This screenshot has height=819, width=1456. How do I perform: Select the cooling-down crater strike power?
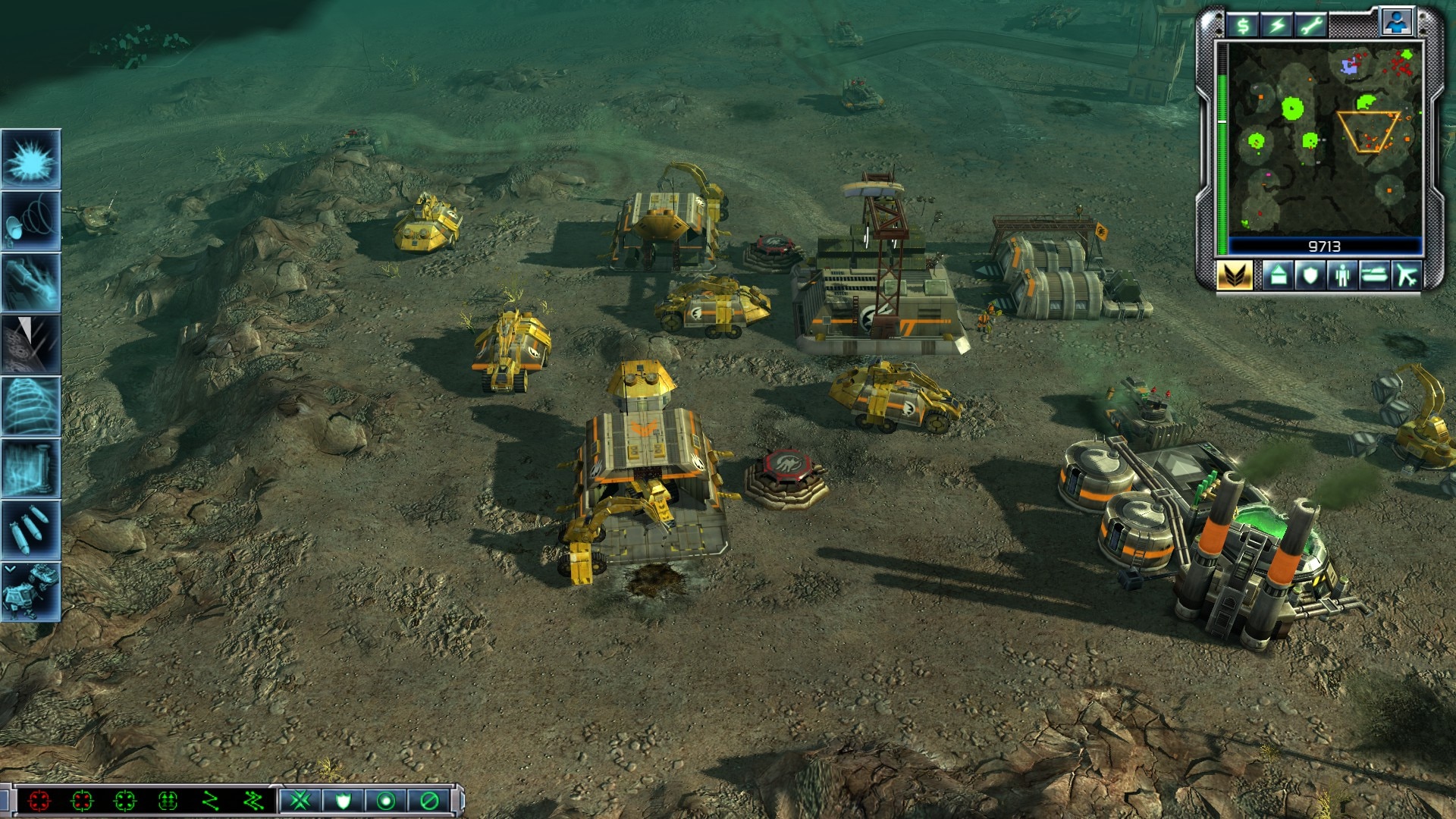click(x=31, y=345)
